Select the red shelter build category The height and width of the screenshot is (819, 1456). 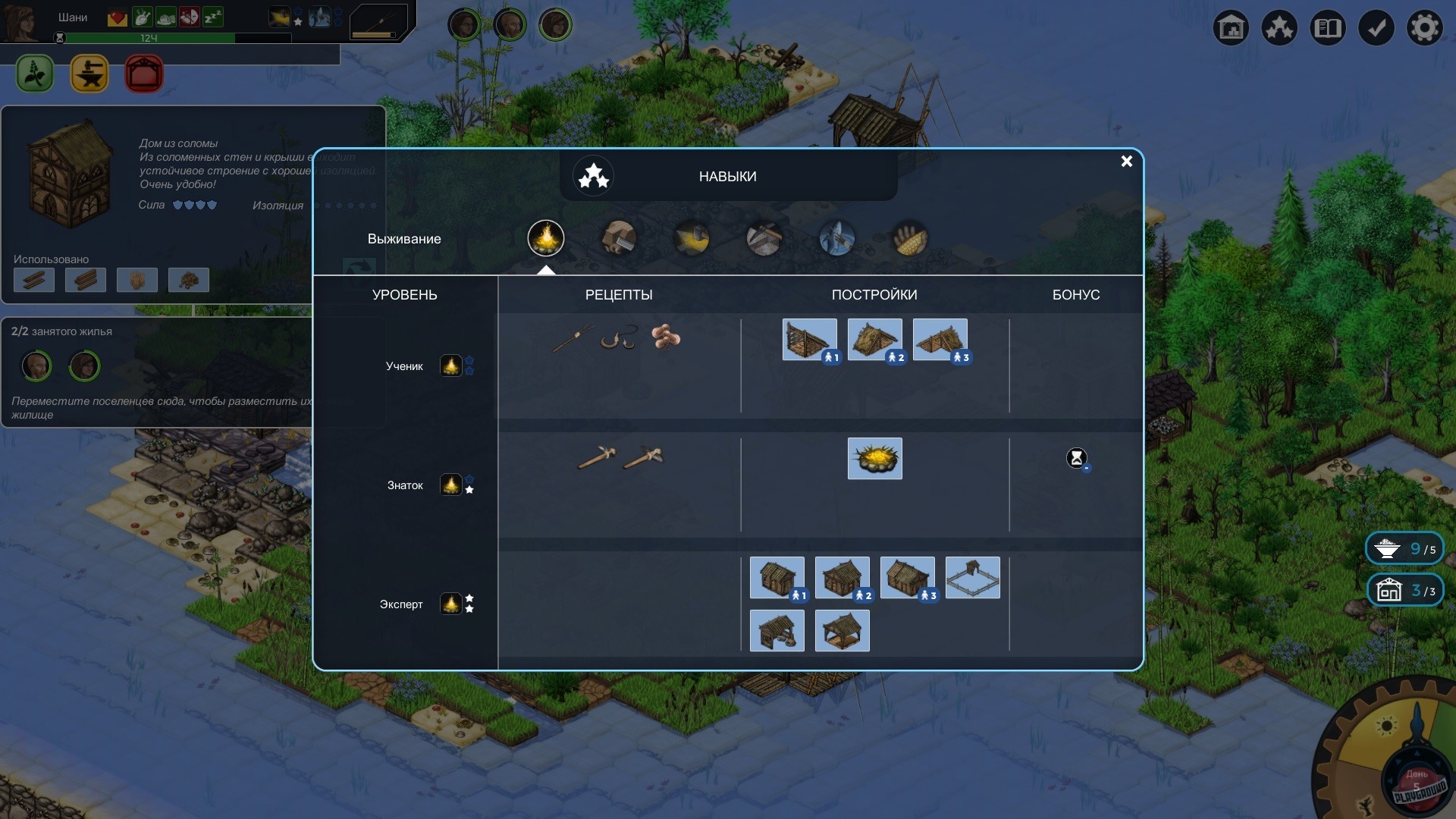click(143, 74)
